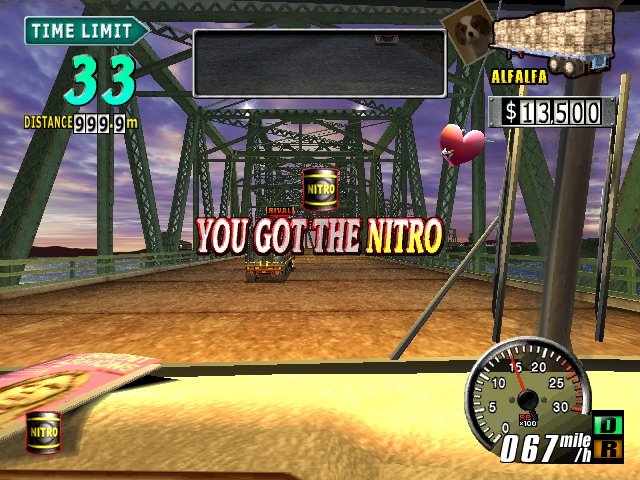The width and height of the screenshot is (640, 480).
Task: Select the D drive gear indicator
Action: [x=607, y=426]
